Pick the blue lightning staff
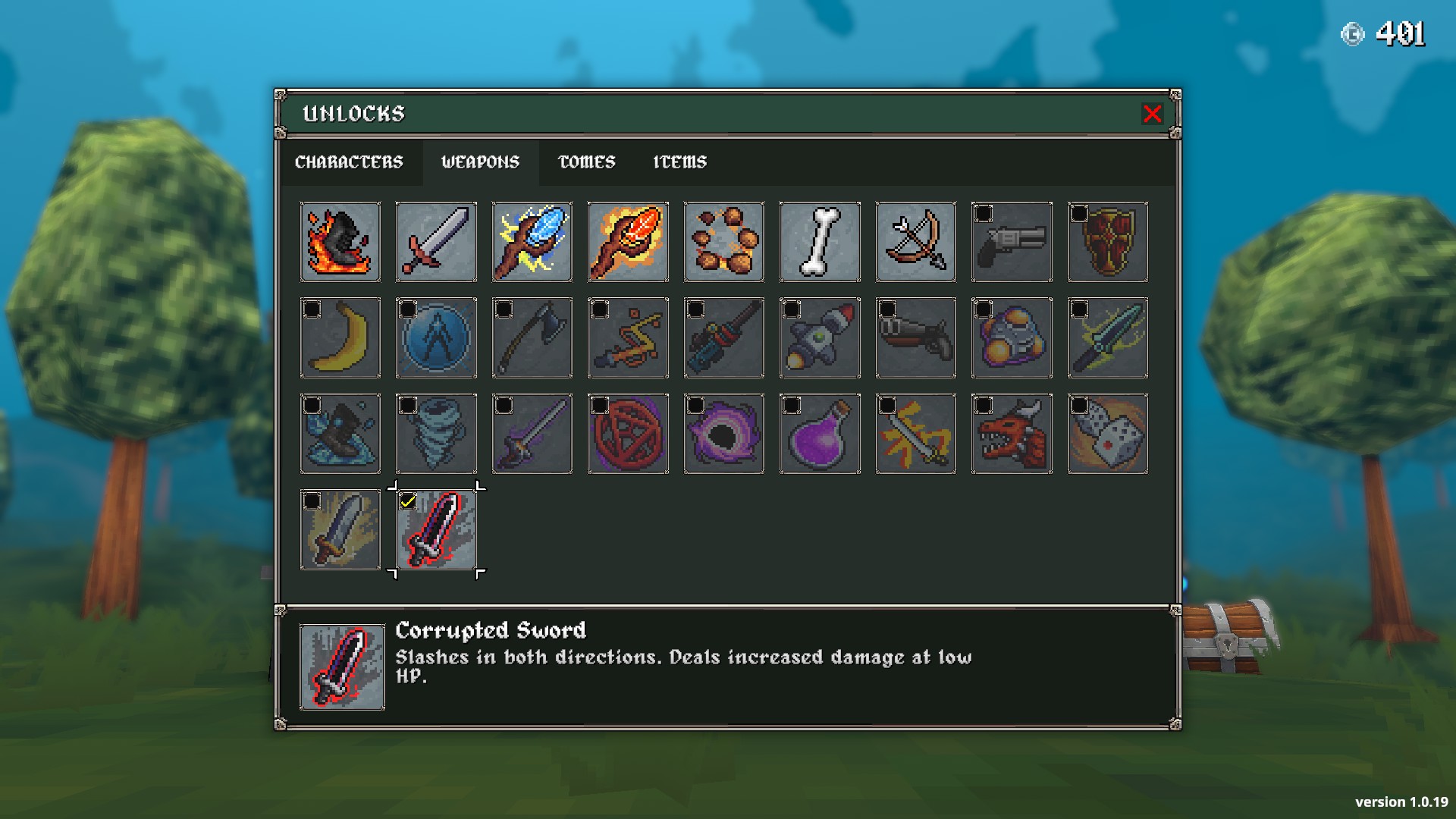 (532, 242)
